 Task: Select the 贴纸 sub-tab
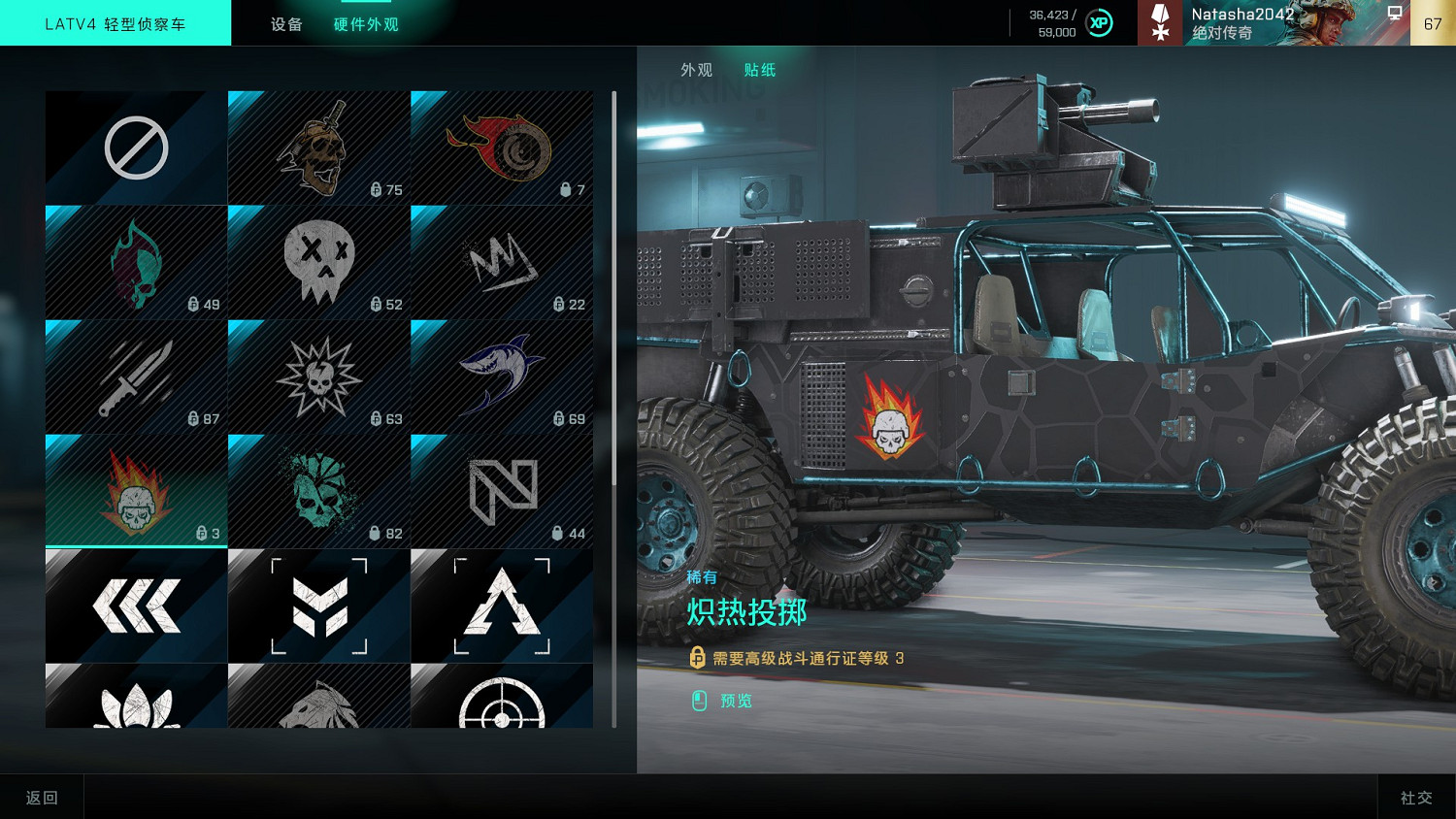click(759, 70)
